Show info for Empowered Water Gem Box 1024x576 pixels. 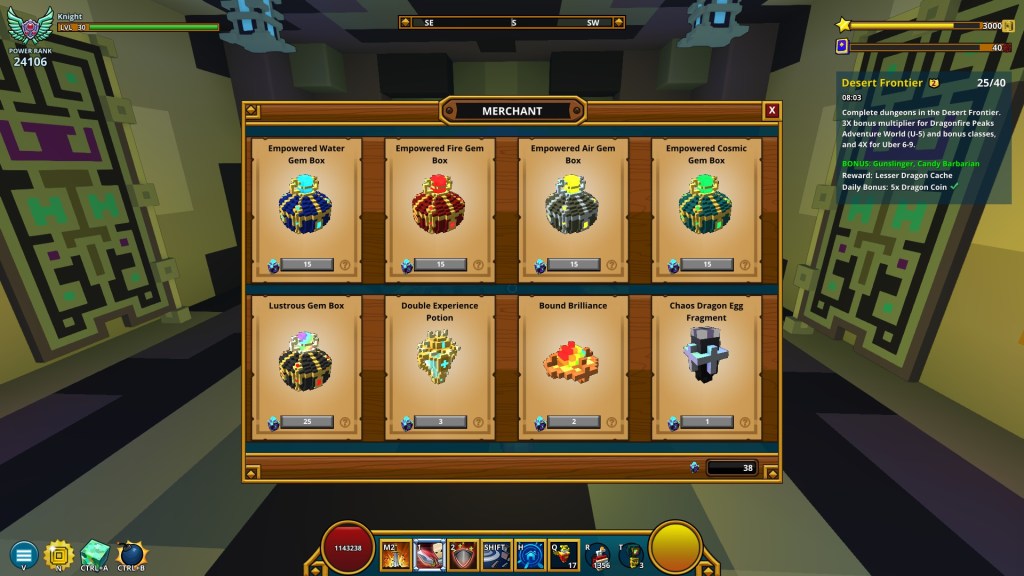point(344,266)
